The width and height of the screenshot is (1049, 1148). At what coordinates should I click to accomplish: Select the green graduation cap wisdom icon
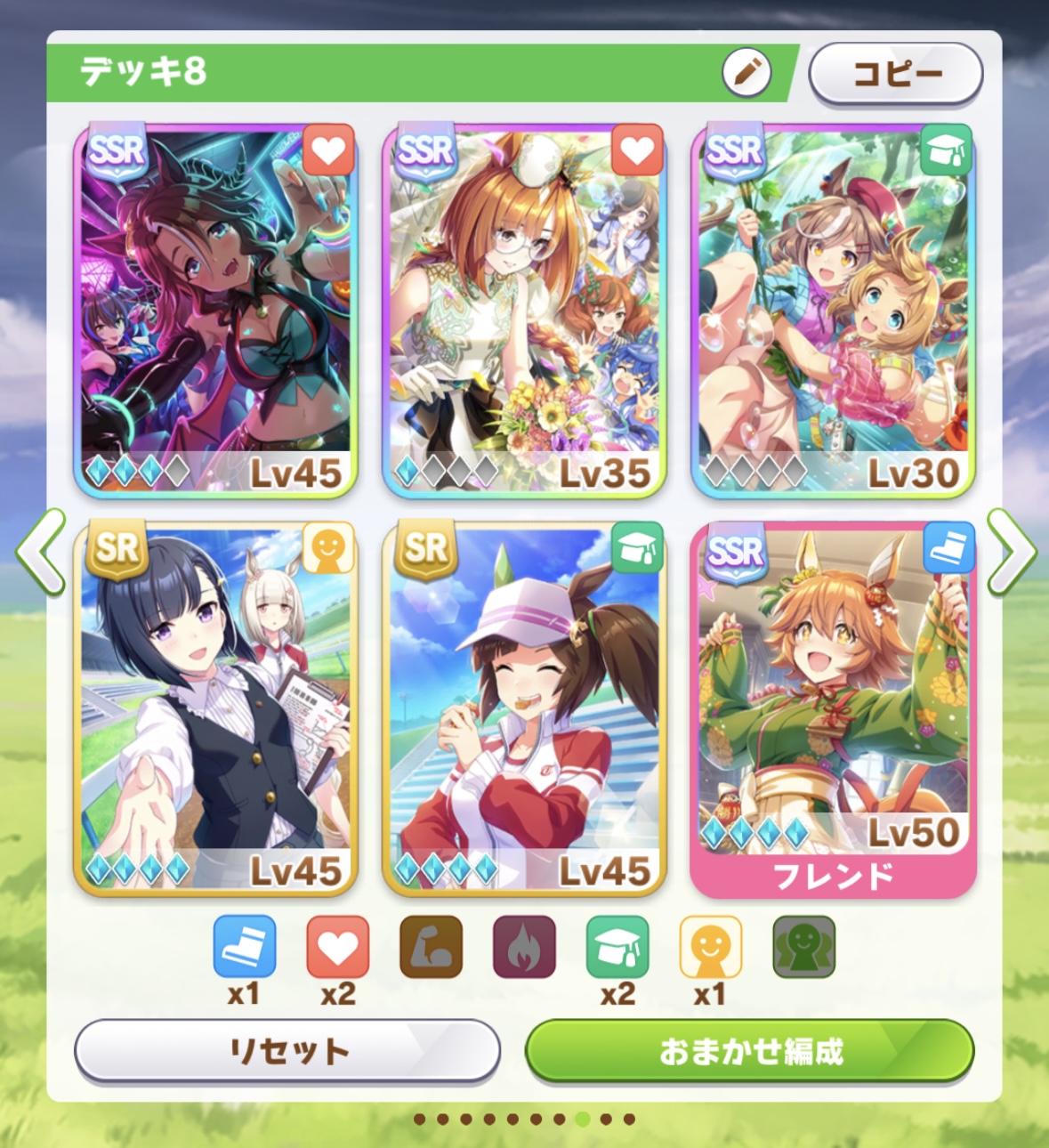click(x=617, y=947)
